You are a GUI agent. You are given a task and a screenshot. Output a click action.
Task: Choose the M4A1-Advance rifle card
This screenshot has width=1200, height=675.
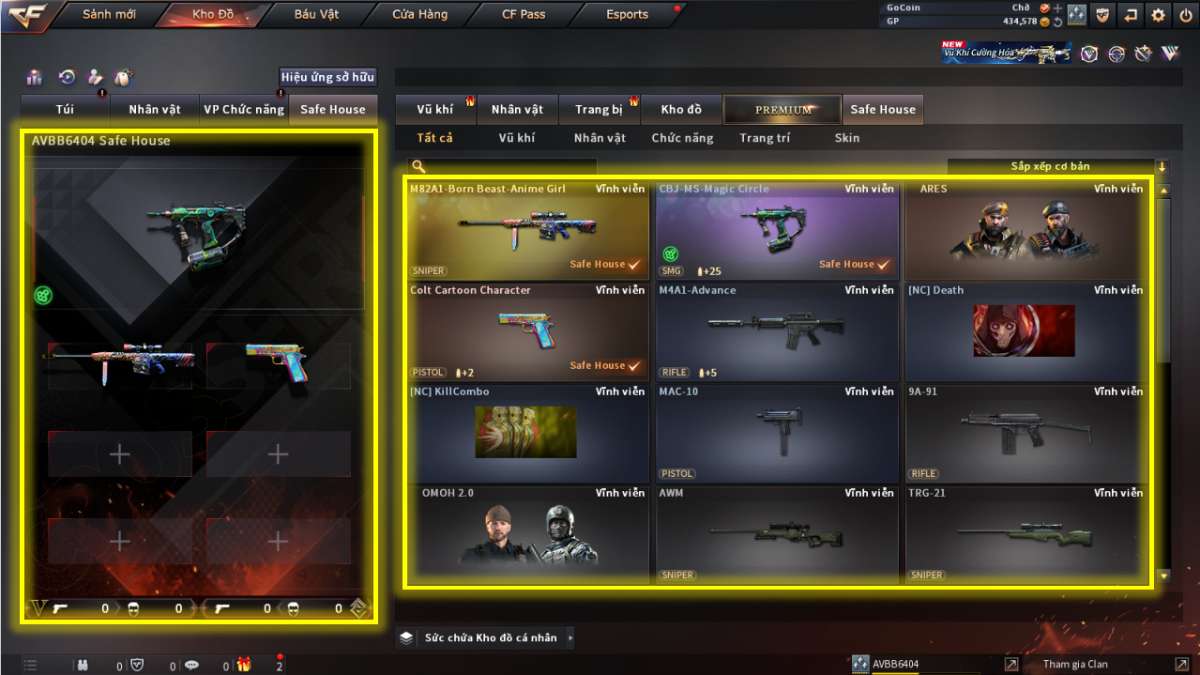(x=776, y=331)
